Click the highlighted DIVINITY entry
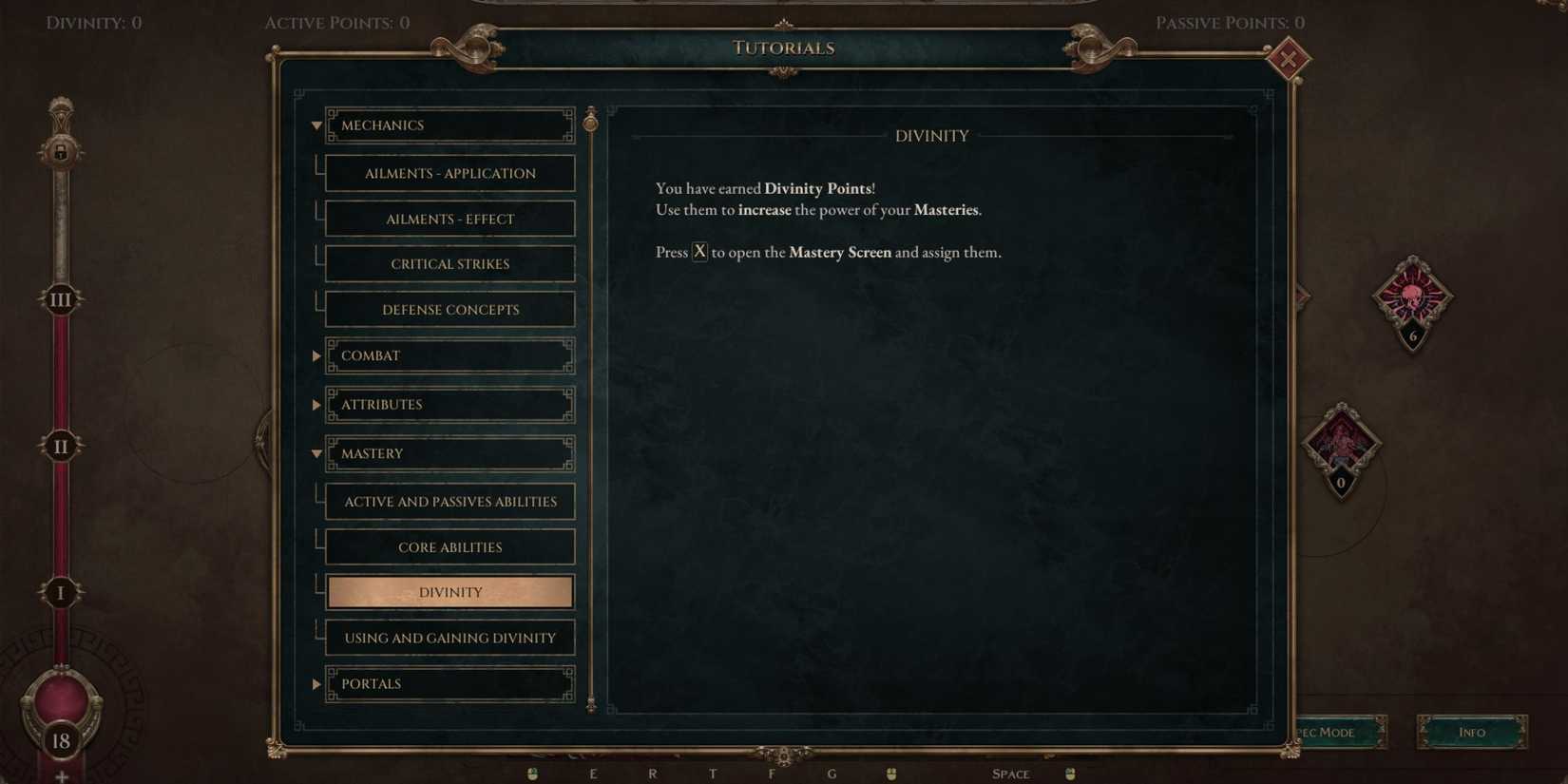Image resolution: width=1568 pixels, height=784 pixels. pos(449,591)
